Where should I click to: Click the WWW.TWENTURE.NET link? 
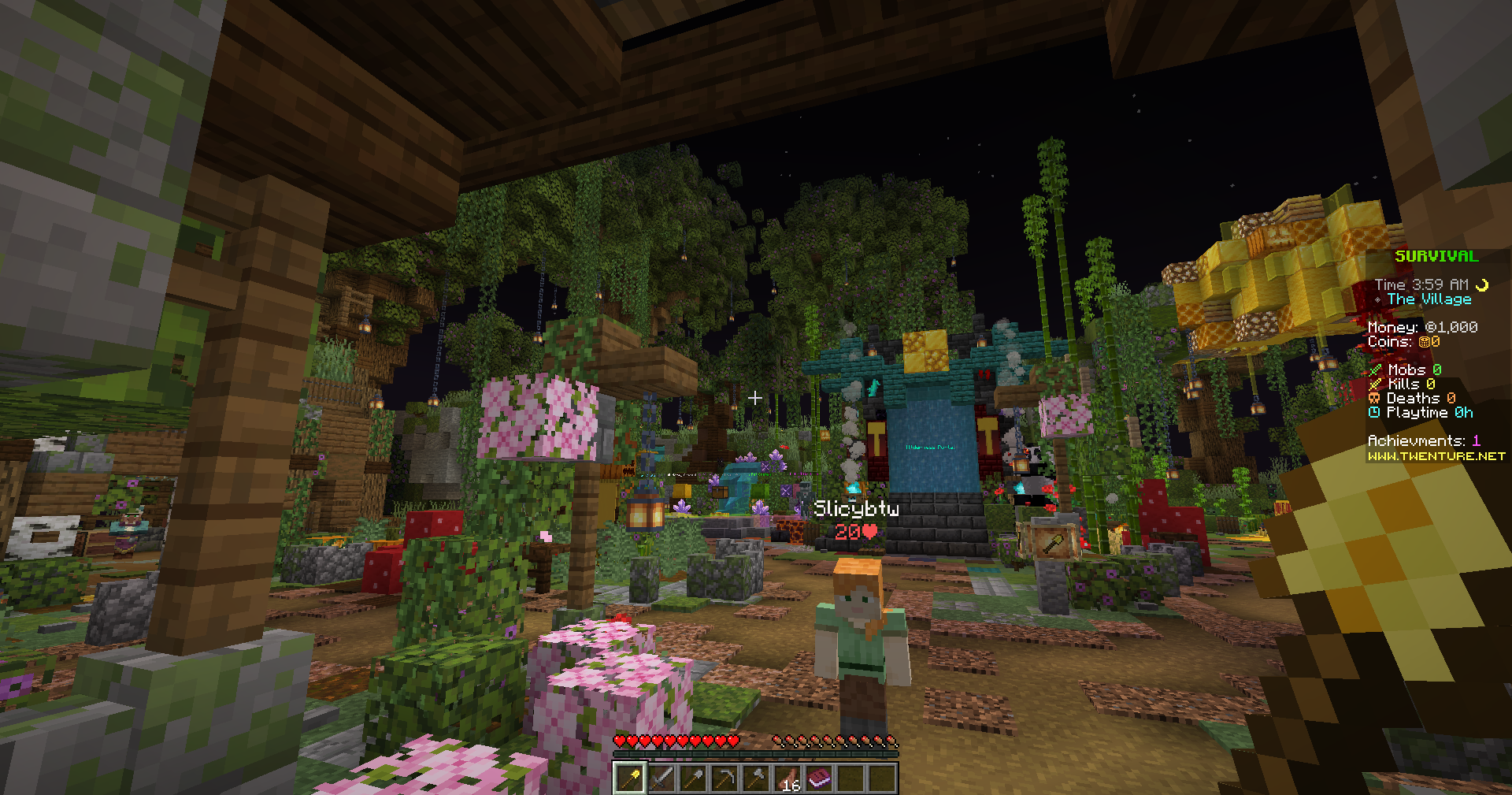[x=1435, y=456]
